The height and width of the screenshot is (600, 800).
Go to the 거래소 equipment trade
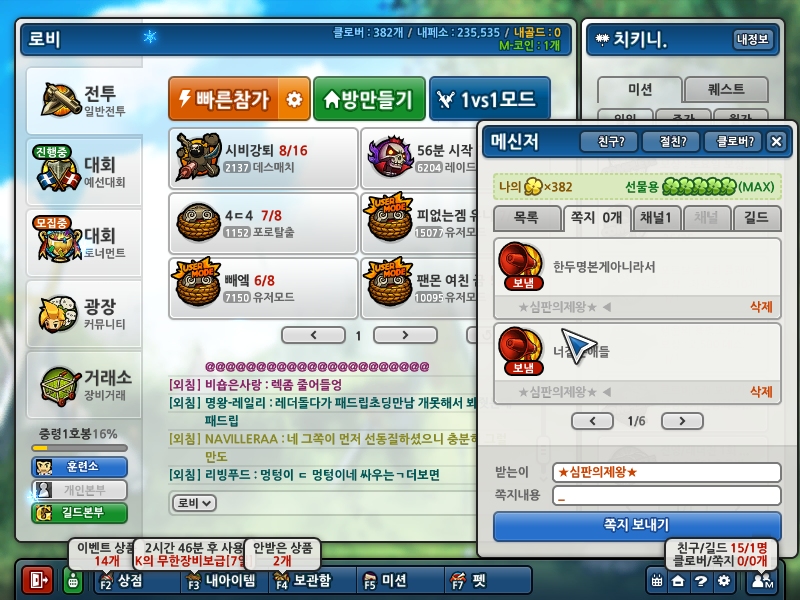pyautogui.click(x=84, y=384)
